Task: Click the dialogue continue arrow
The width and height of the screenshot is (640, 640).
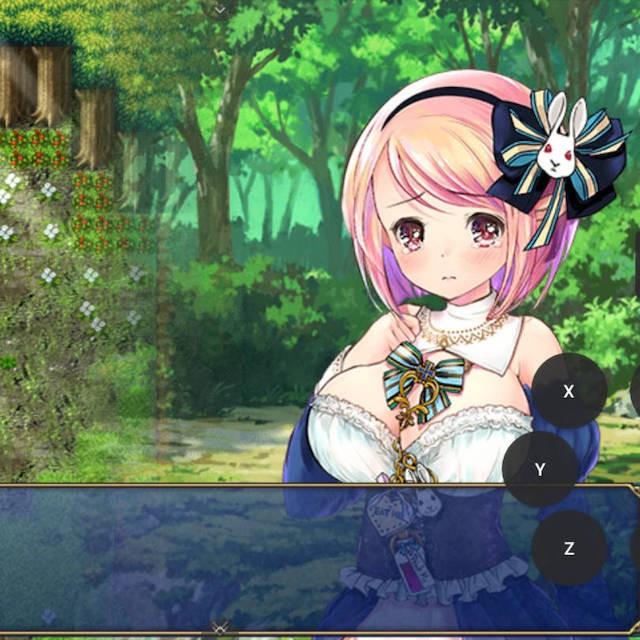Action: point(220,629)
